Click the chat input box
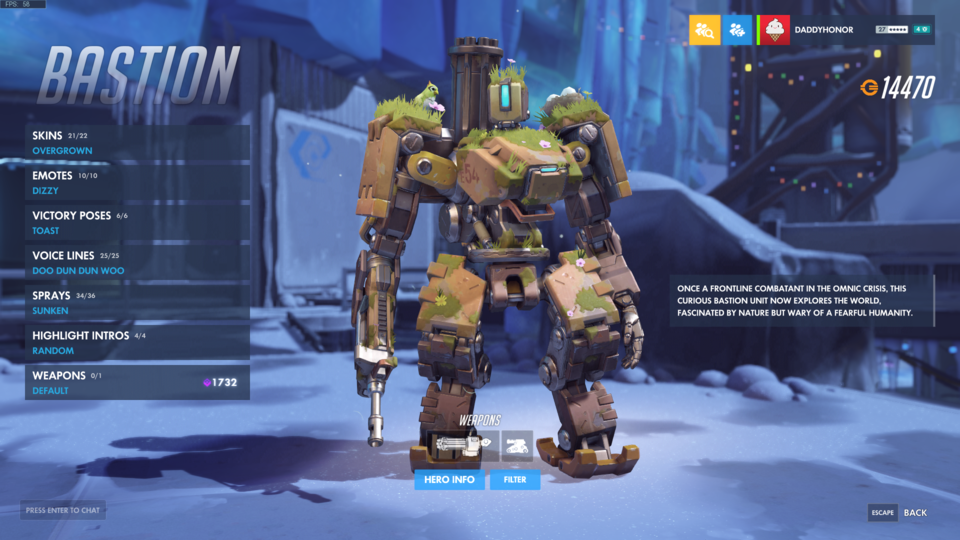 click(x=63, y=510)
